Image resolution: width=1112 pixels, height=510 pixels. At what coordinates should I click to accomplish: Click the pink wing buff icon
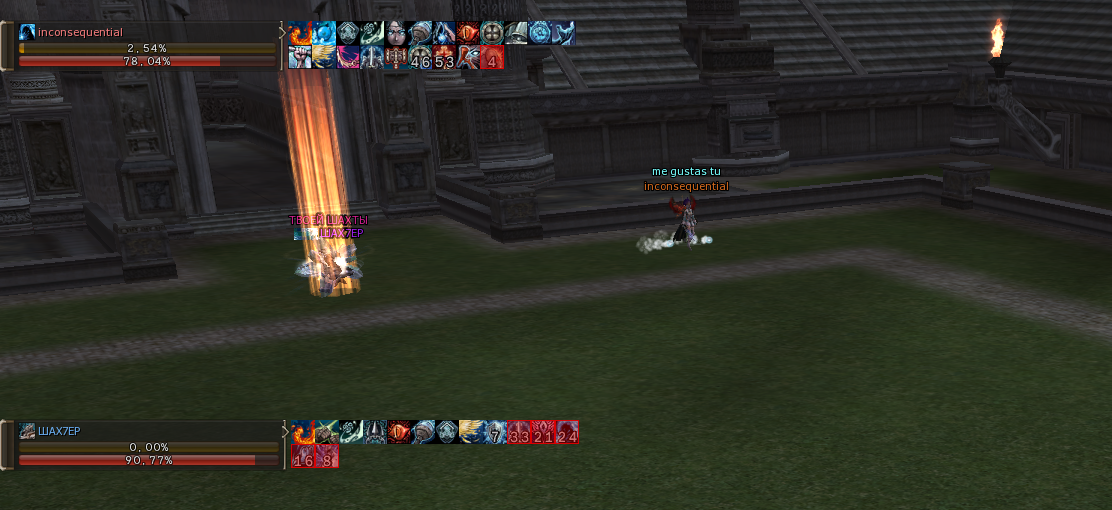348,57
